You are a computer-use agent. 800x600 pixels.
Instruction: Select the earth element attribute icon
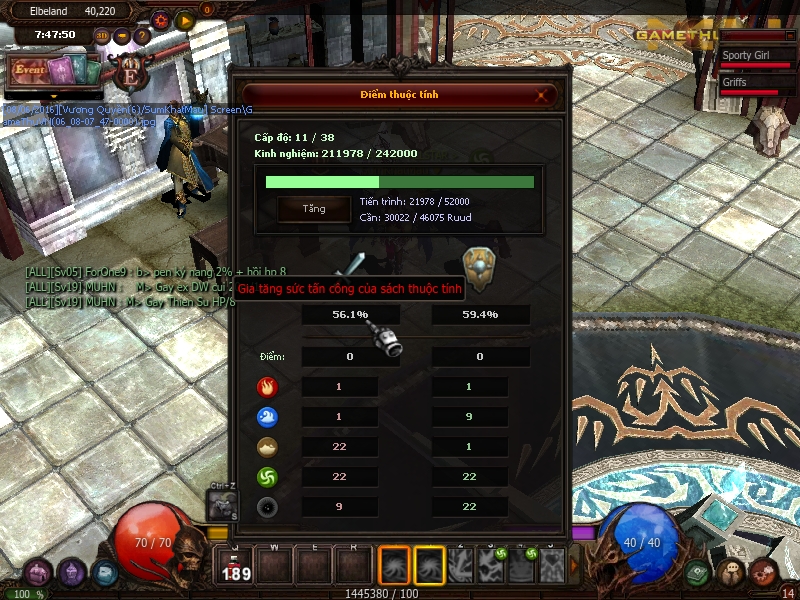(267, 447)
